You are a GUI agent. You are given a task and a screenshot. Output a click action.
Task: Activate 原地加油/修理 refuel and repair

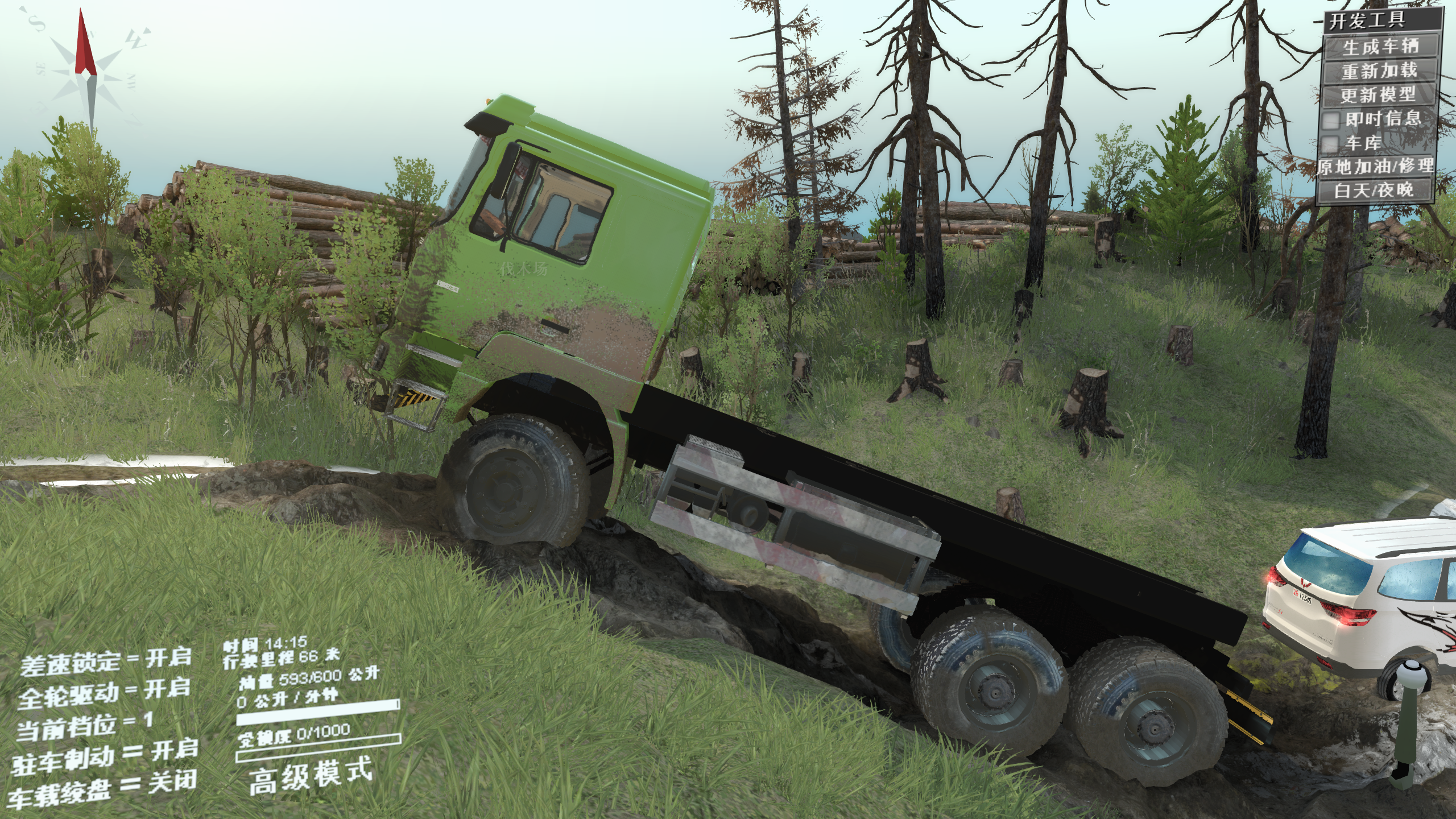click(1376, 167)
